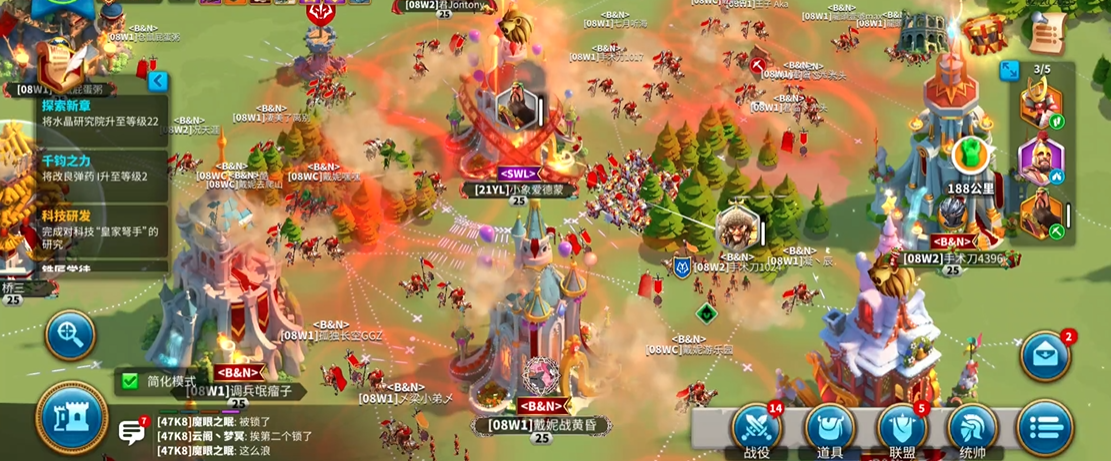
Task: Open the magnifier map search
Action: pyautogui.click(x=71, y=333)
